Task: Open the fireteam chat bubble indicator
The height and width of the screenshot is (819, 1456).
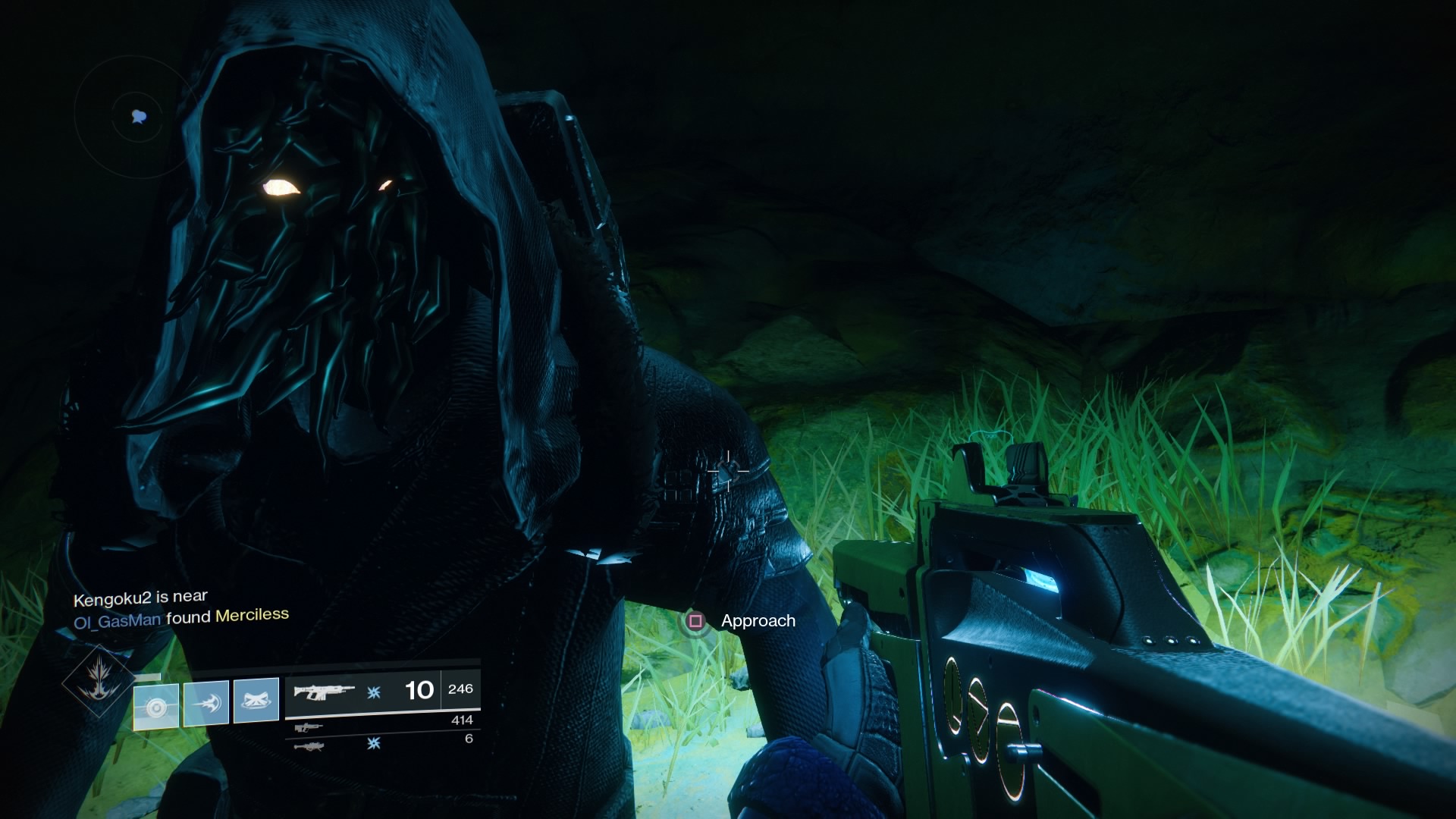Action: click(x=137, y=115)
